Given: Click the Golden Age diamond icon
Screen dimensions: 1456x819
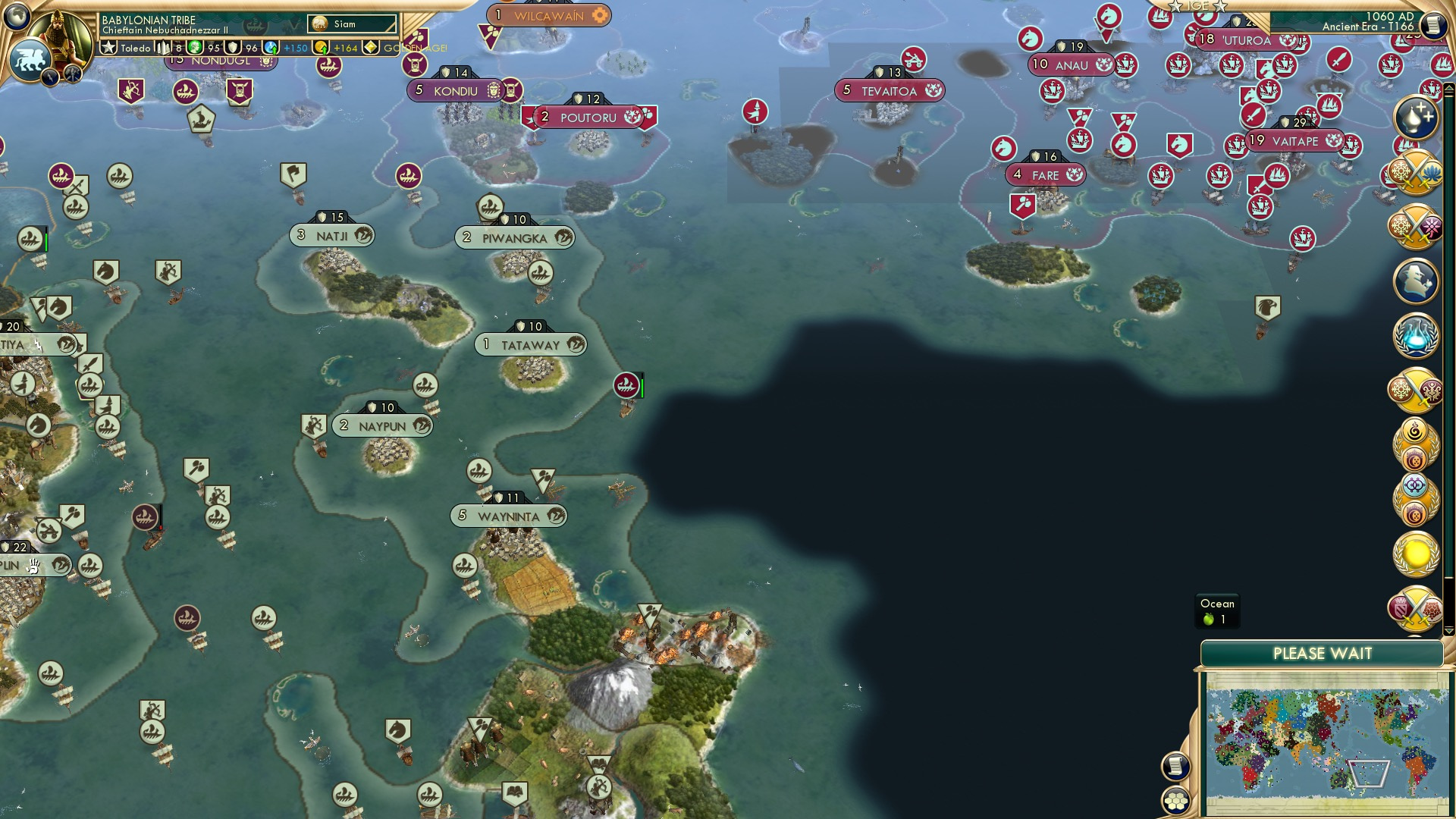Looking at the screenshot, I should pyautogui.click(x=372, y=48).
